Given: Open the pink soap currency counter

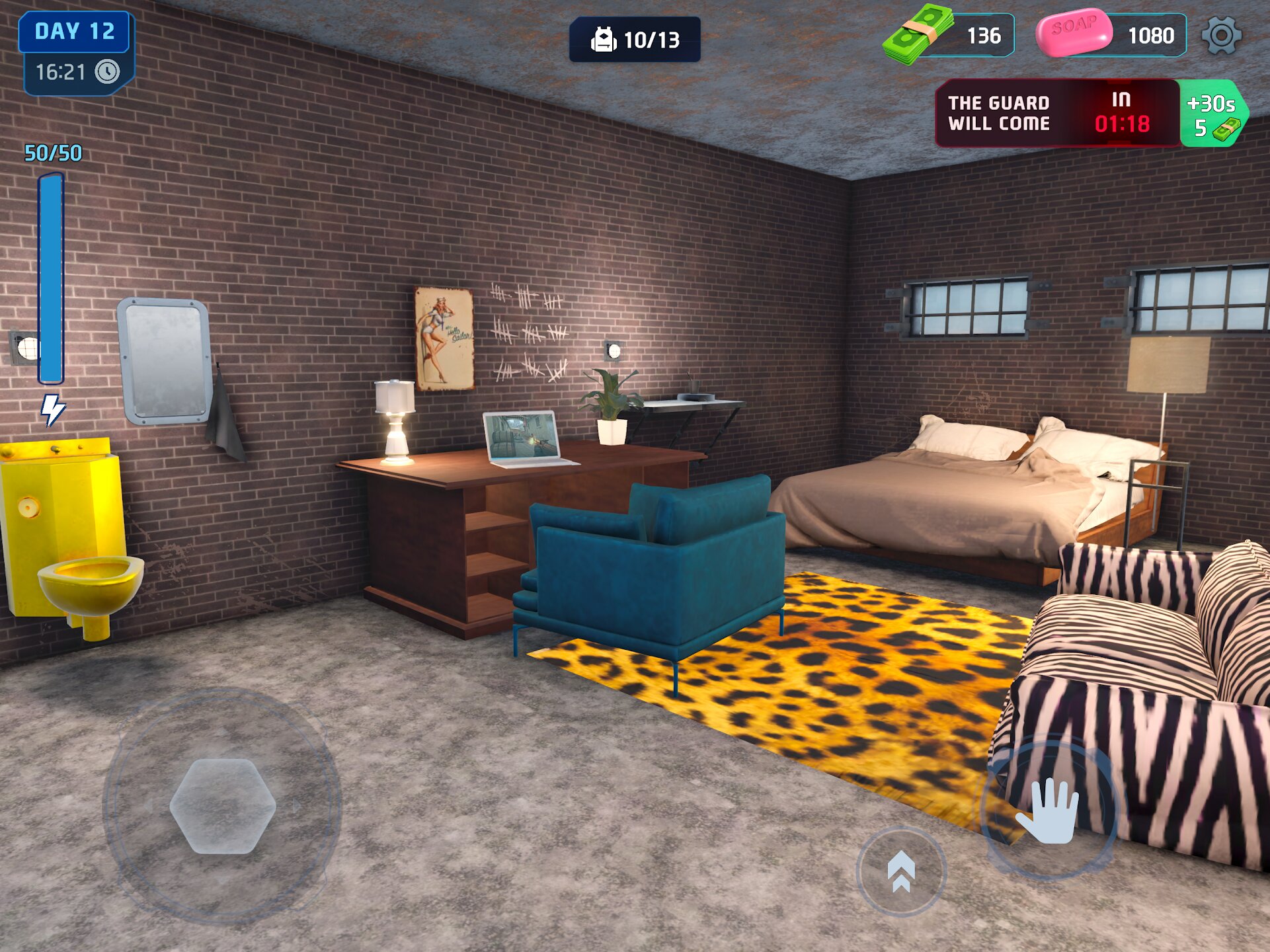Looking at the screenshot, I should [1111, 35].
